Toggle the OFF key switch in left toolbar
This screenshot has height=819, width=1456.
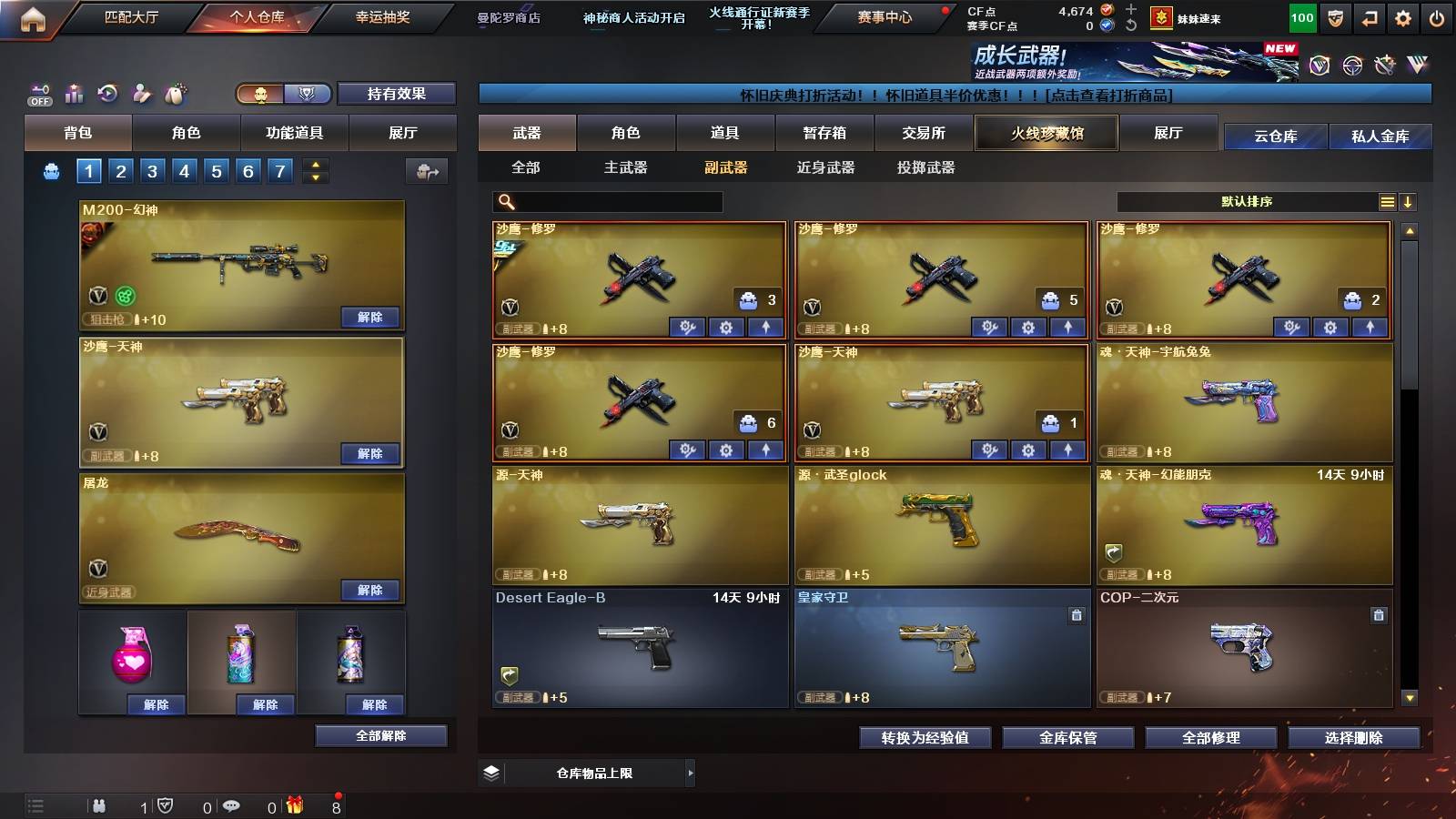click(x=39, y=94)
